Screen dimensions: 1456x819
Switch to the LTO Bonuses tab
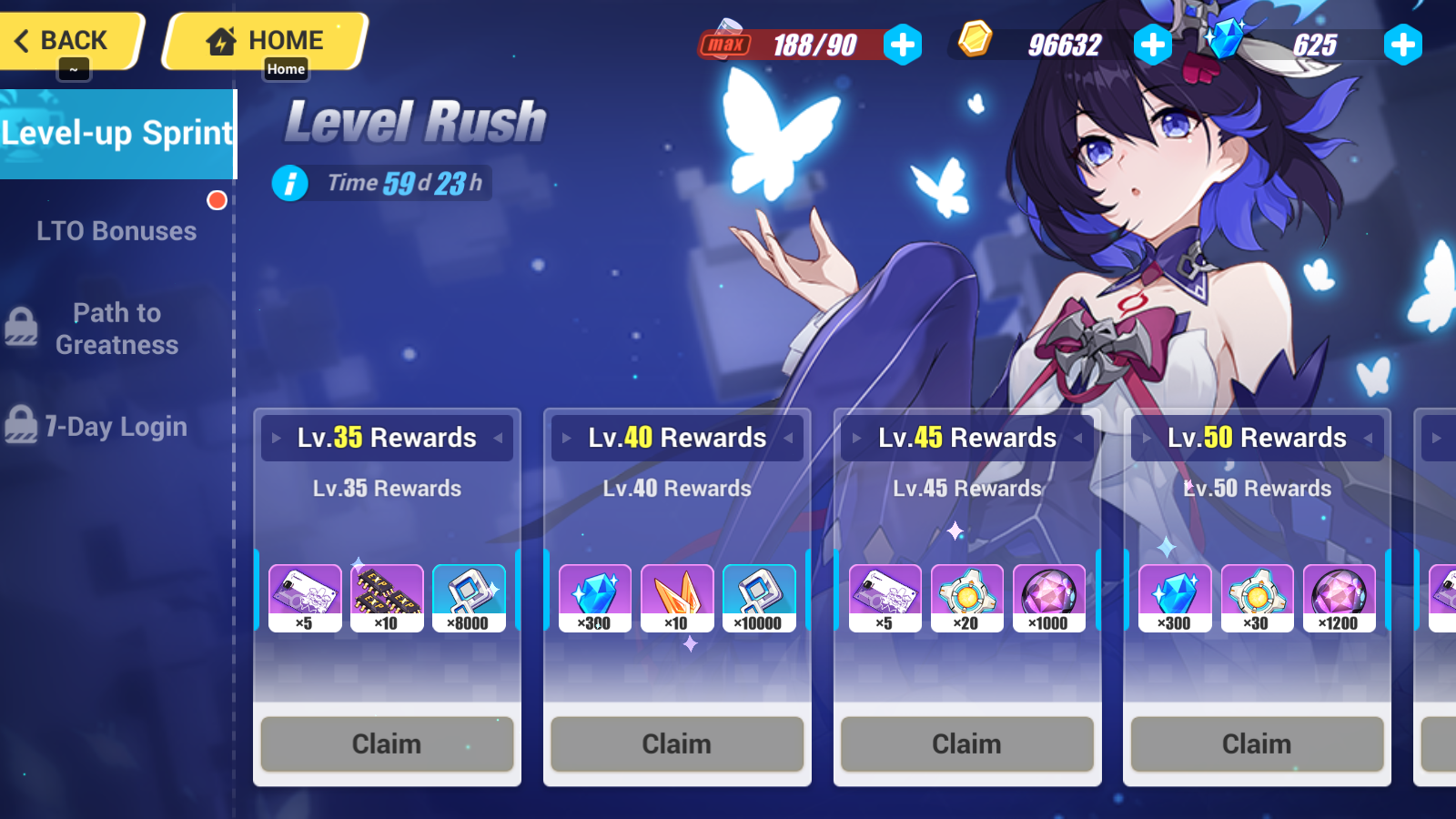point(116,231)
